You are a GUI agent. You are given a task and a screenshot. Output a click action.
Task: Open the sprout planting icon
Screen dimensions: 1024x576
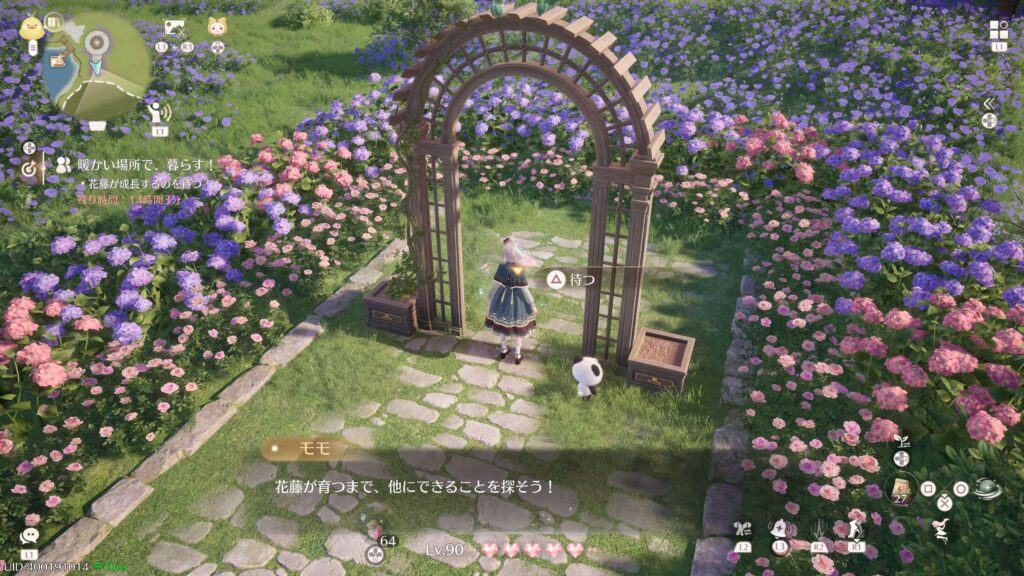click(x=900, y=441)
